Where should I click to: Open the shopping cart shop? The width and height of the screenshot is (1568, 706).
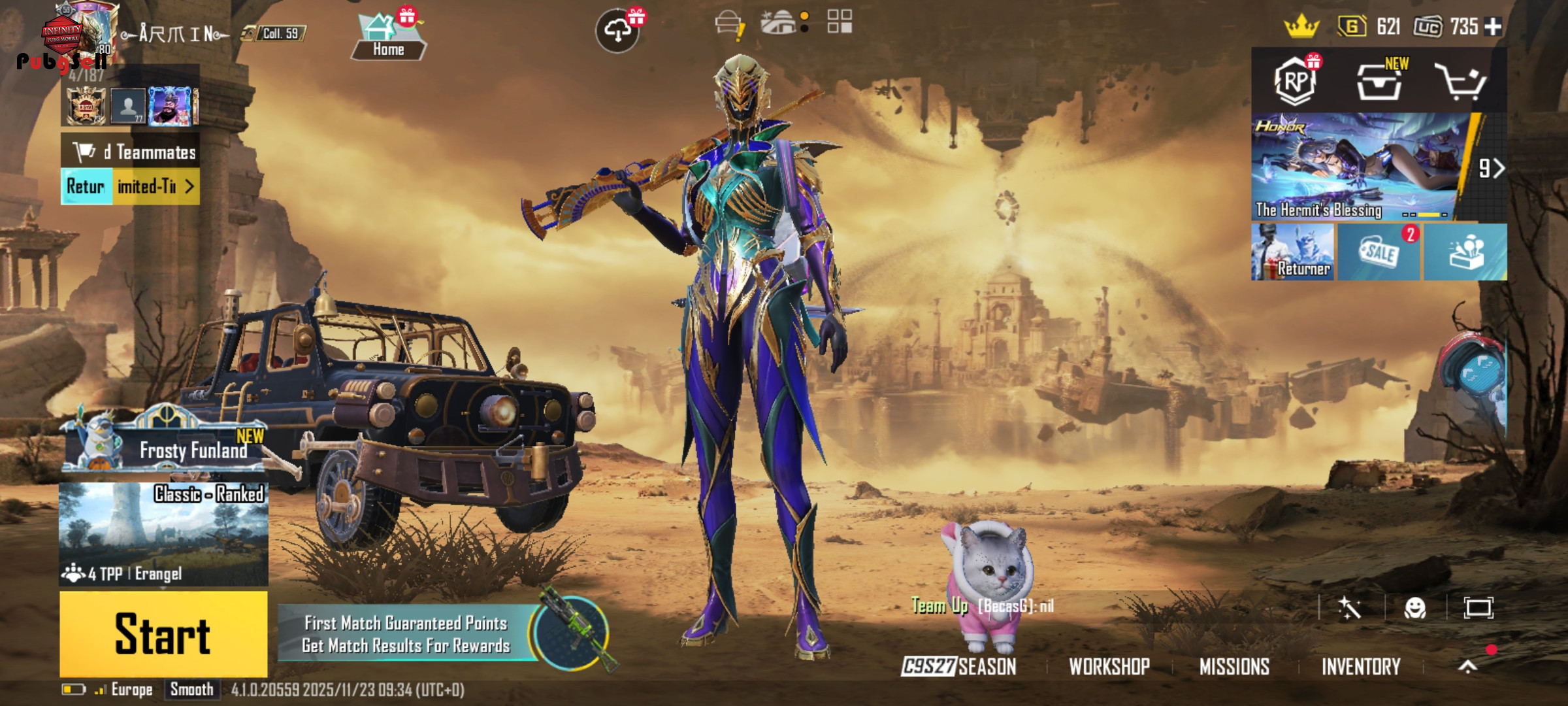[x=1461, y=82]
